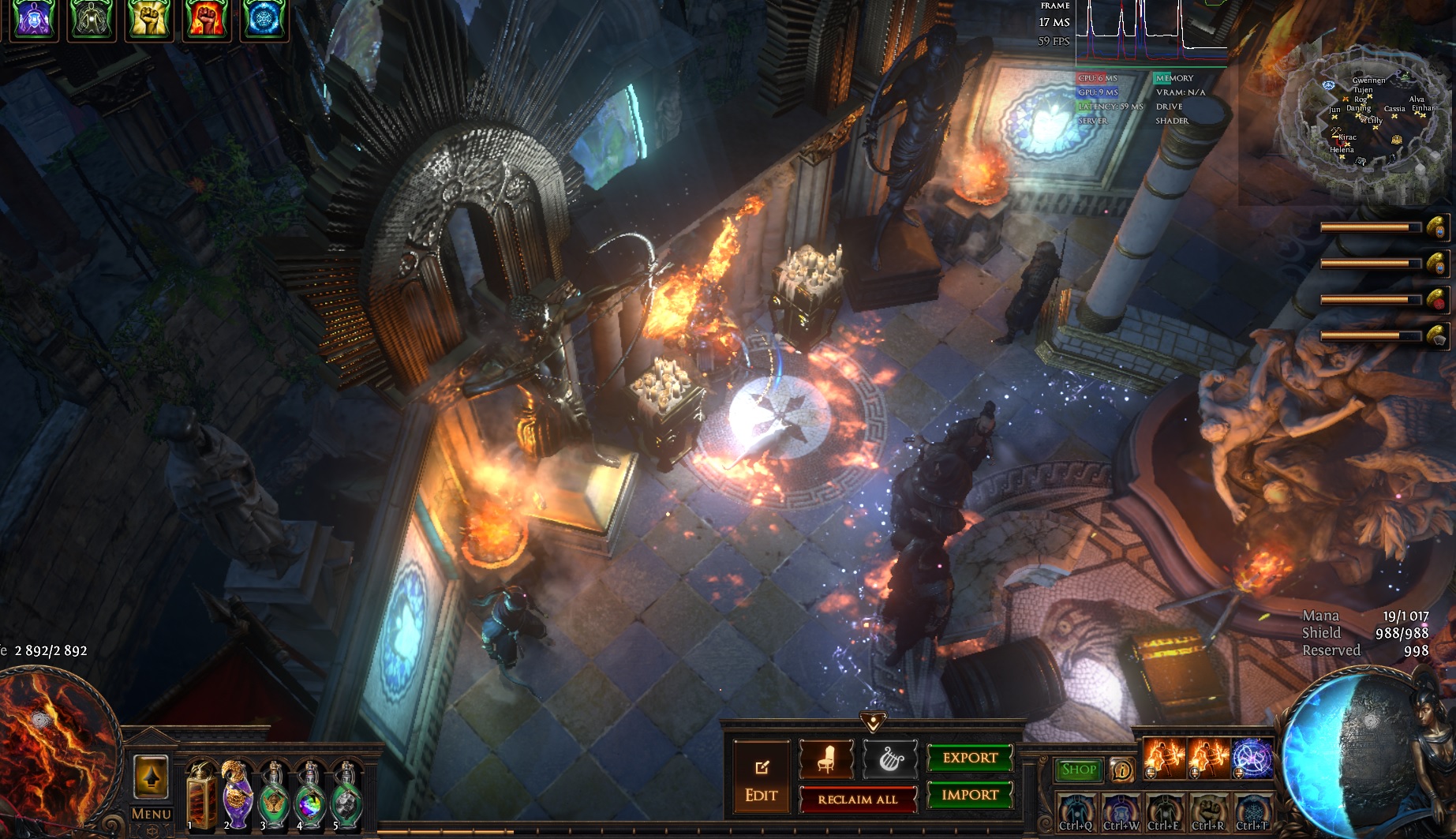
Task: Open the green Shop button
Action: (x=1079, y=770)
